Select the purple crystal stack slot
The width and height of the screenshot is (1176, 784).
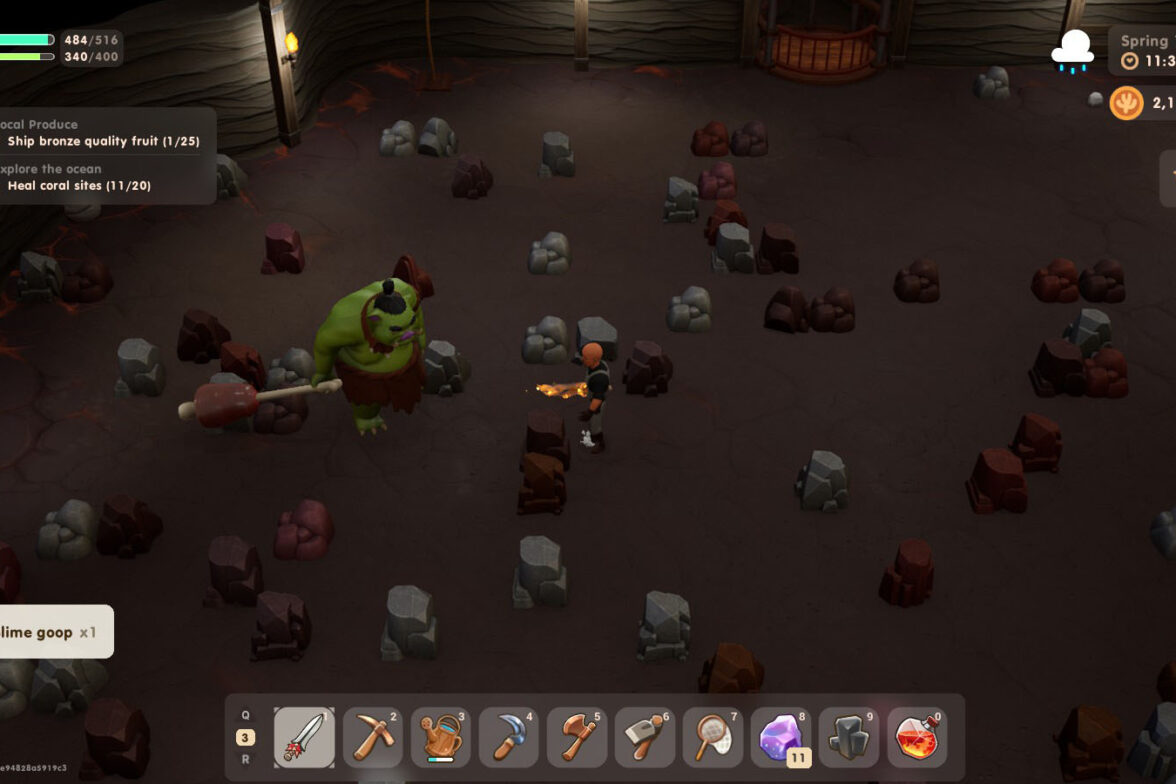[x=781, y=738]
